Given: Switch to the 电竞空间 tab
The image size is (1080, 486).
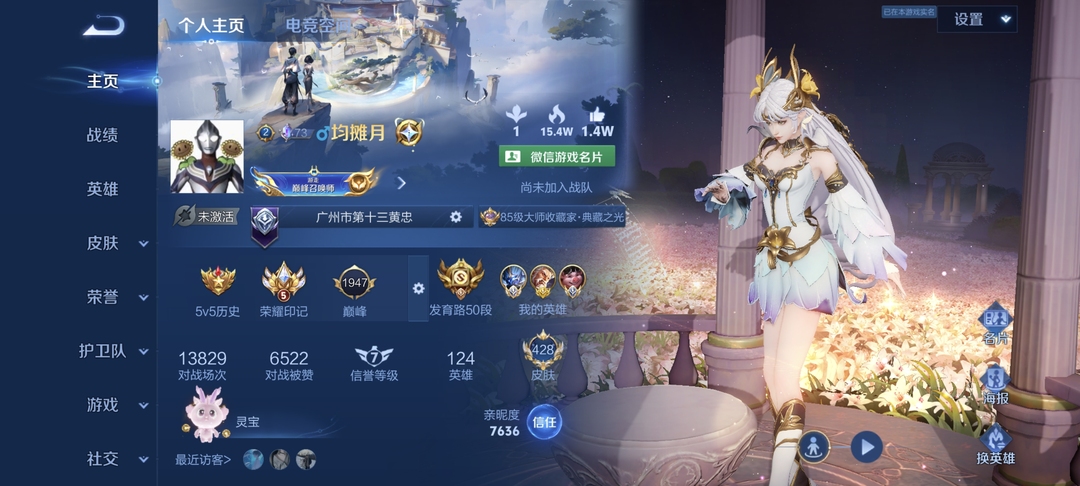Looking at the screenshot, I should [x=318, y=26].
